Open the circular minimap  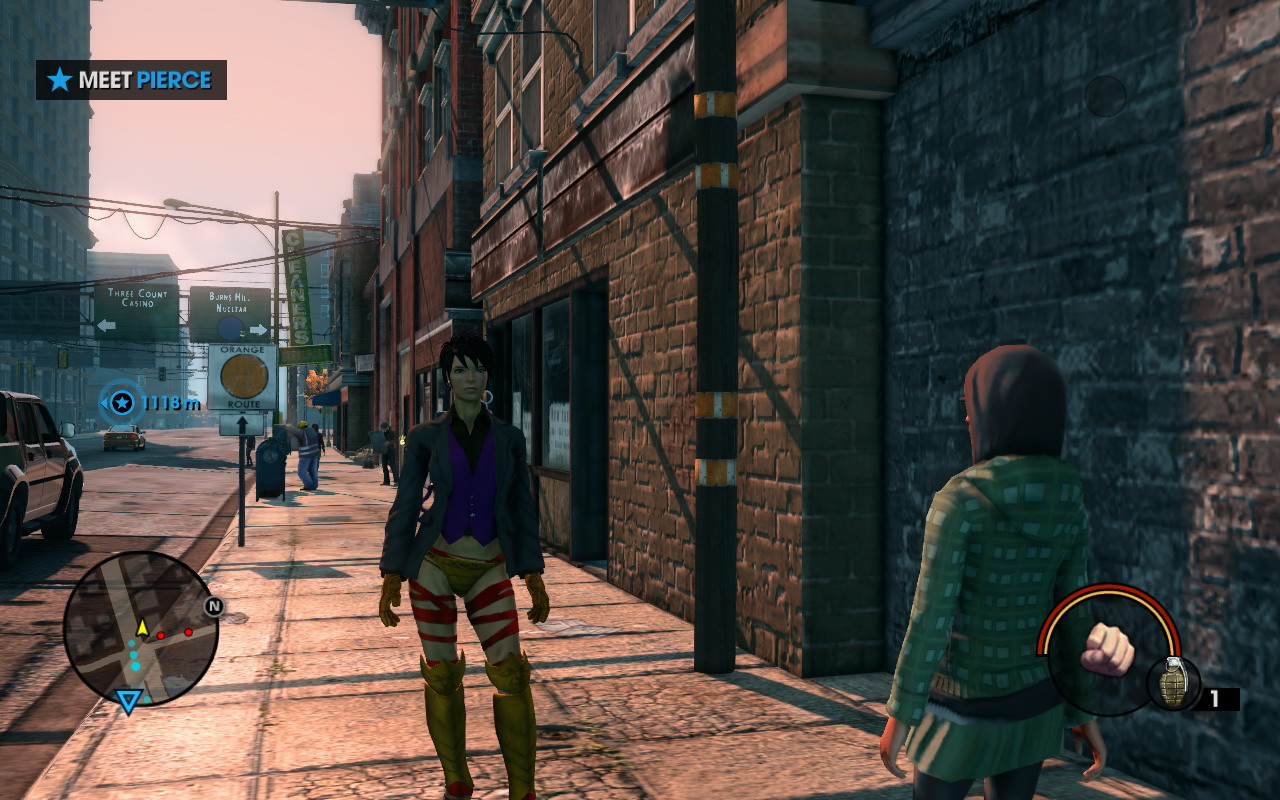point(140,628)
